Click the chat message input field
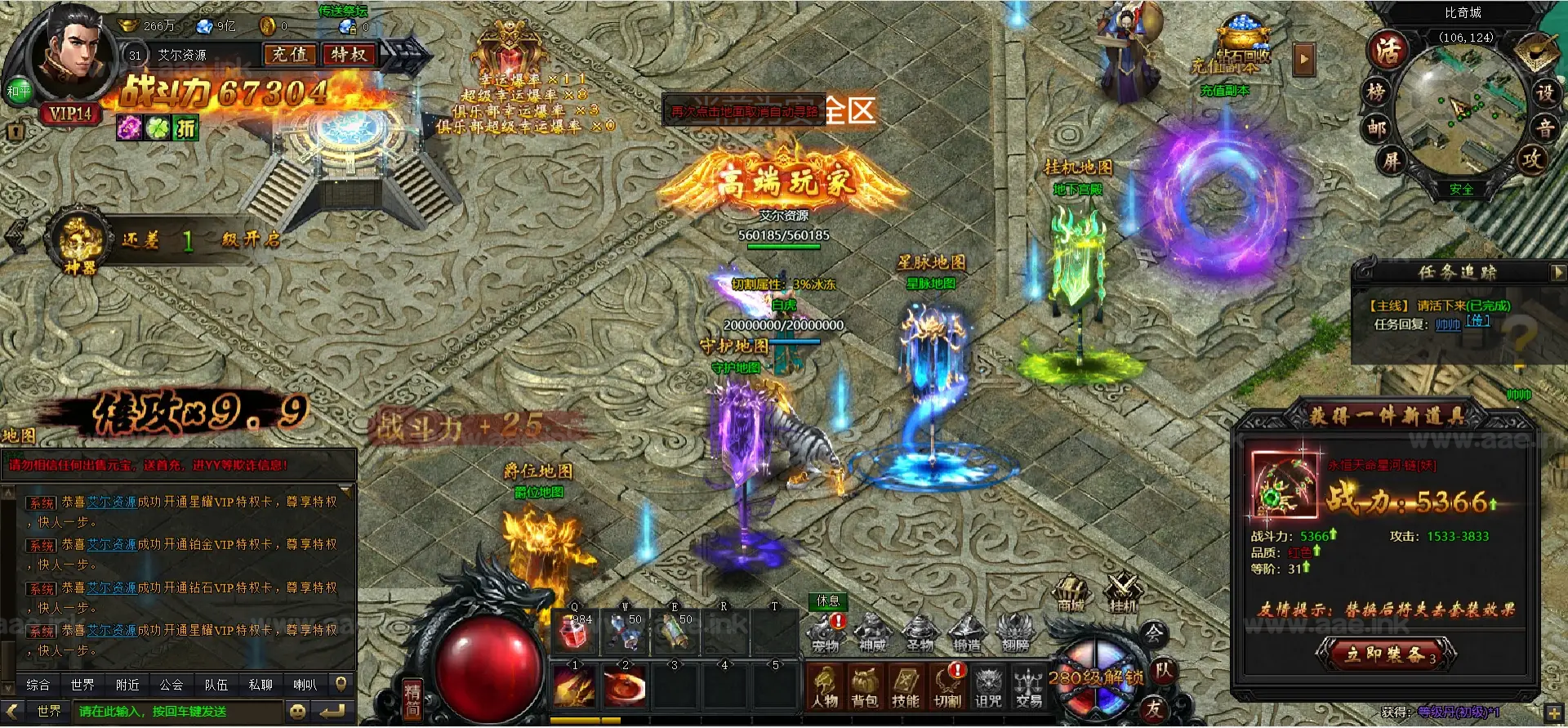The width and height of the screenshot is (1568, 728). point(180,712)
